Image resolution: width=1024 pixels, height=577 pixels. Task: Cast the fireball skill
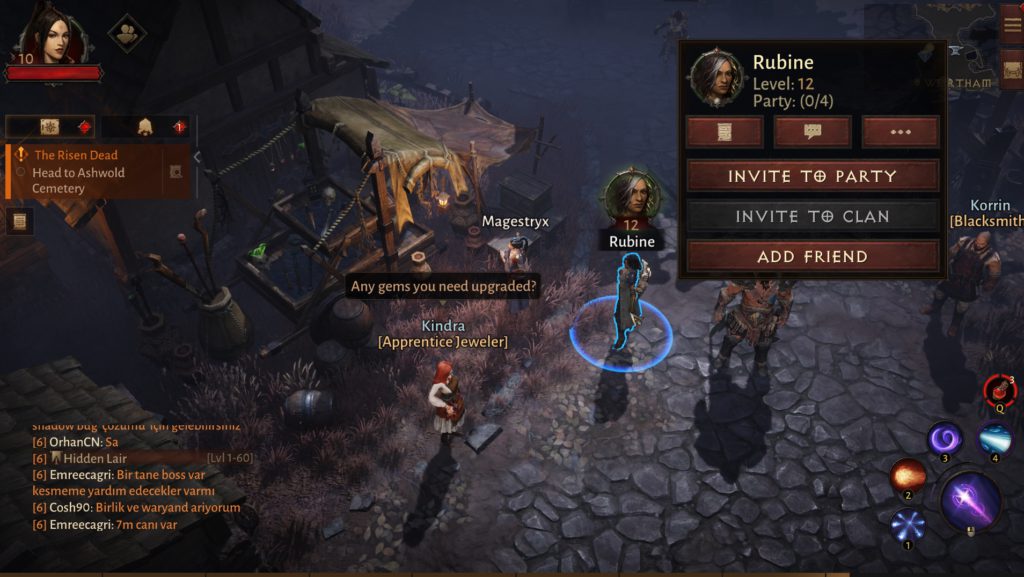click(x=907, y=477)
